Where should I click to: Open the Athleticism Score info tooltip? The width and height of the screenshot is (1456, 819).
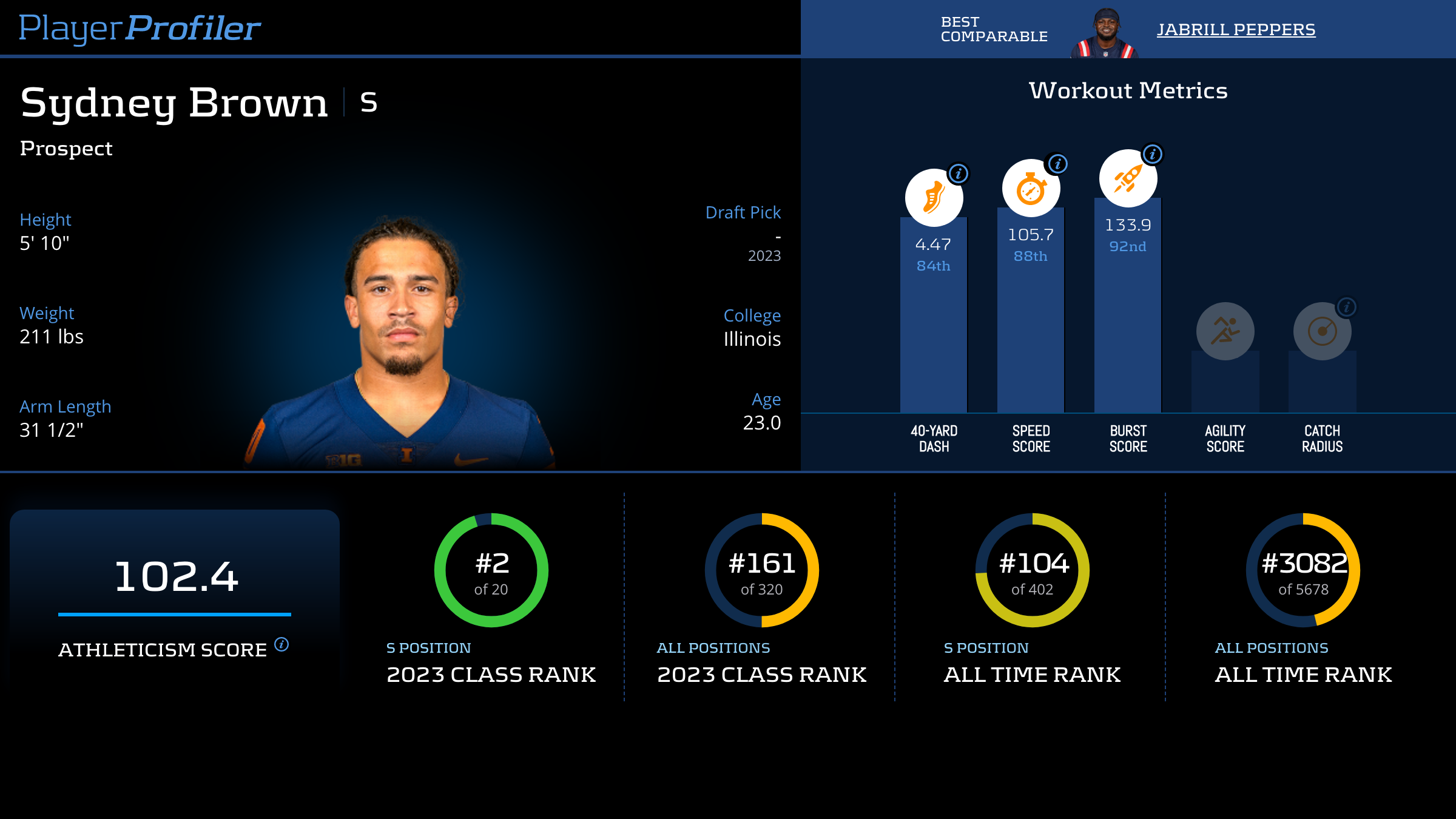click(x=281, y=644)
